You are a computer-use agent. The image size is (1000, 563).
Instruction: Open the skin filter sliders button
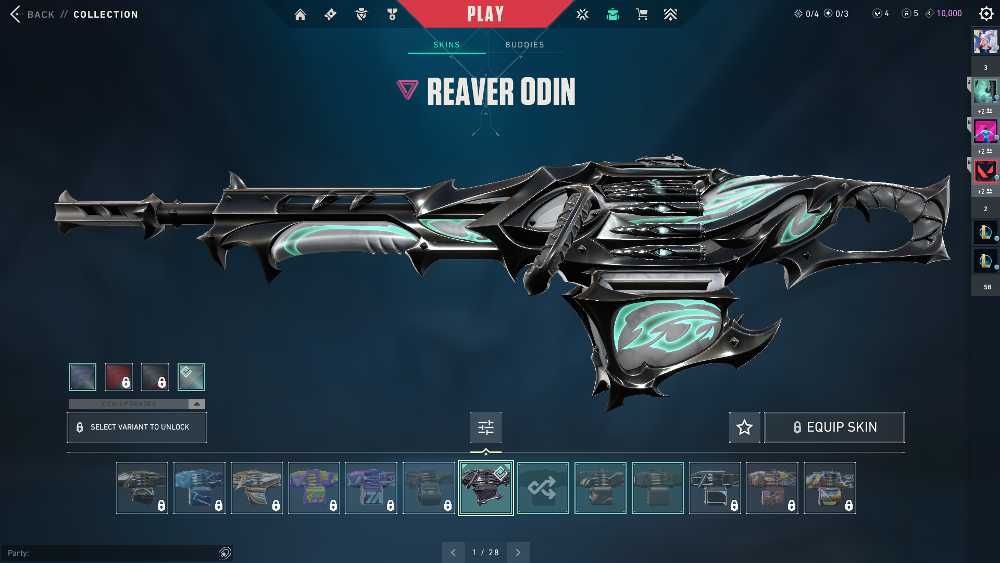486,427
